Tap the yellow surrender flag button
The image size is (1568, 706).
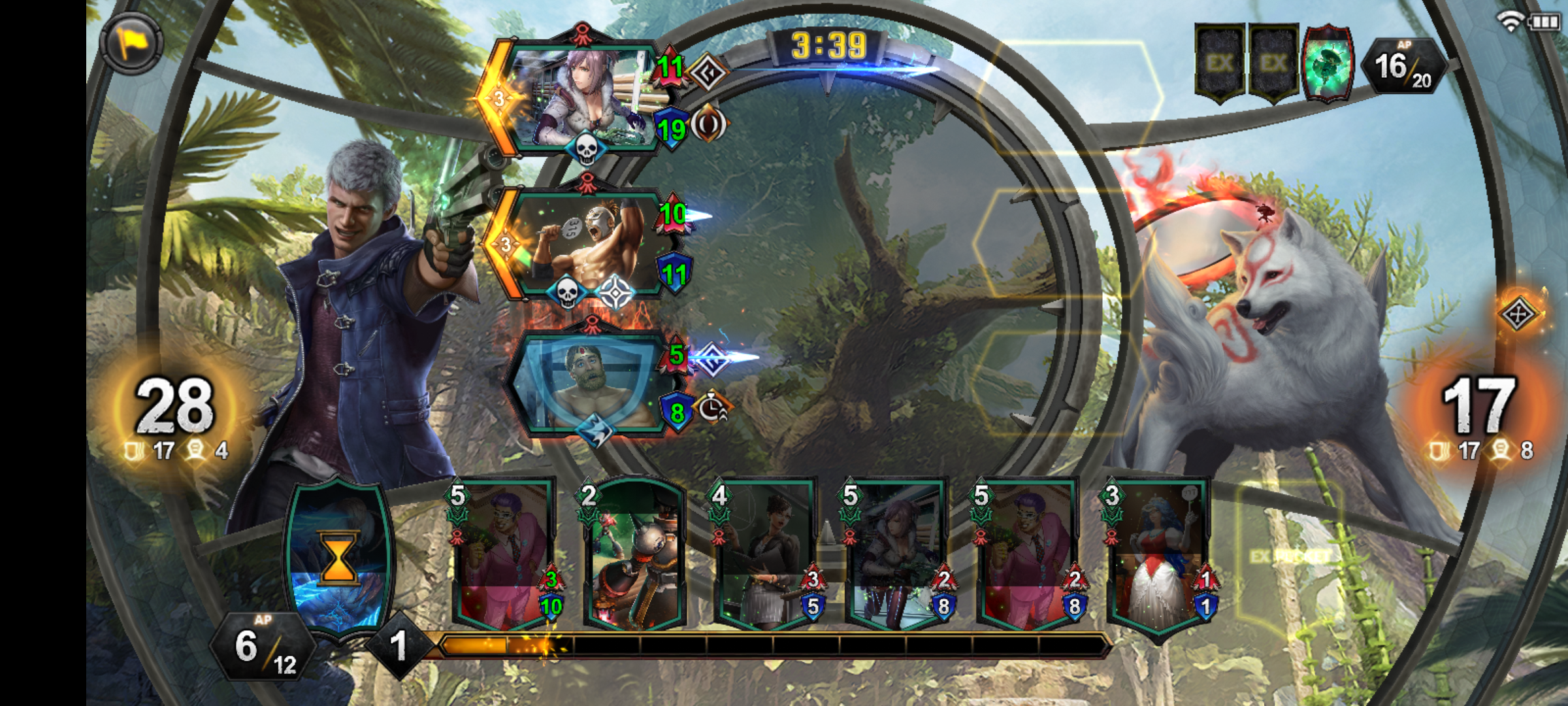pos(131,43)
